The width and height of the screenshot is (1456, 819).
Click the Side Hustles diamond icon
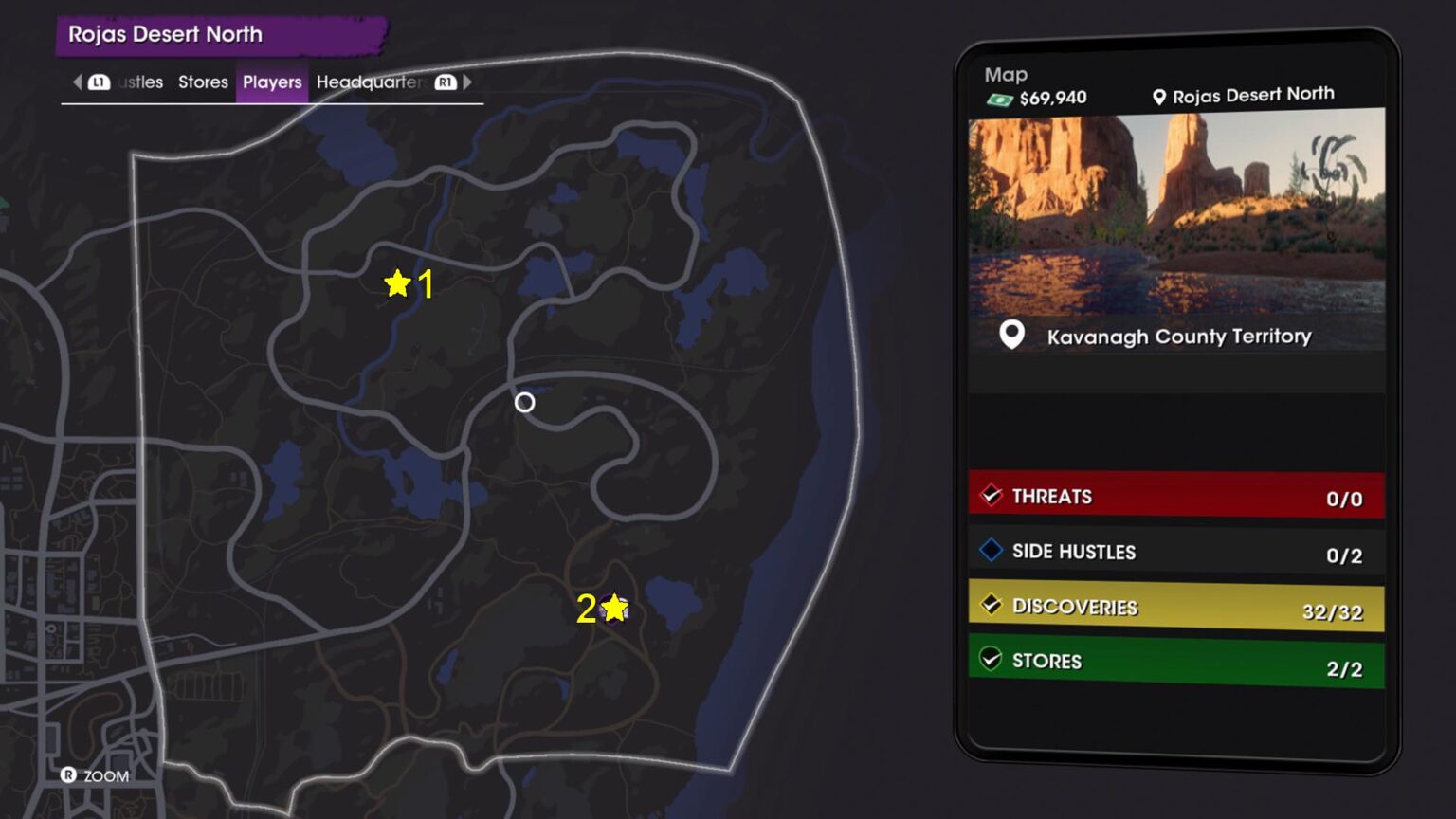(x=989, y=551)
